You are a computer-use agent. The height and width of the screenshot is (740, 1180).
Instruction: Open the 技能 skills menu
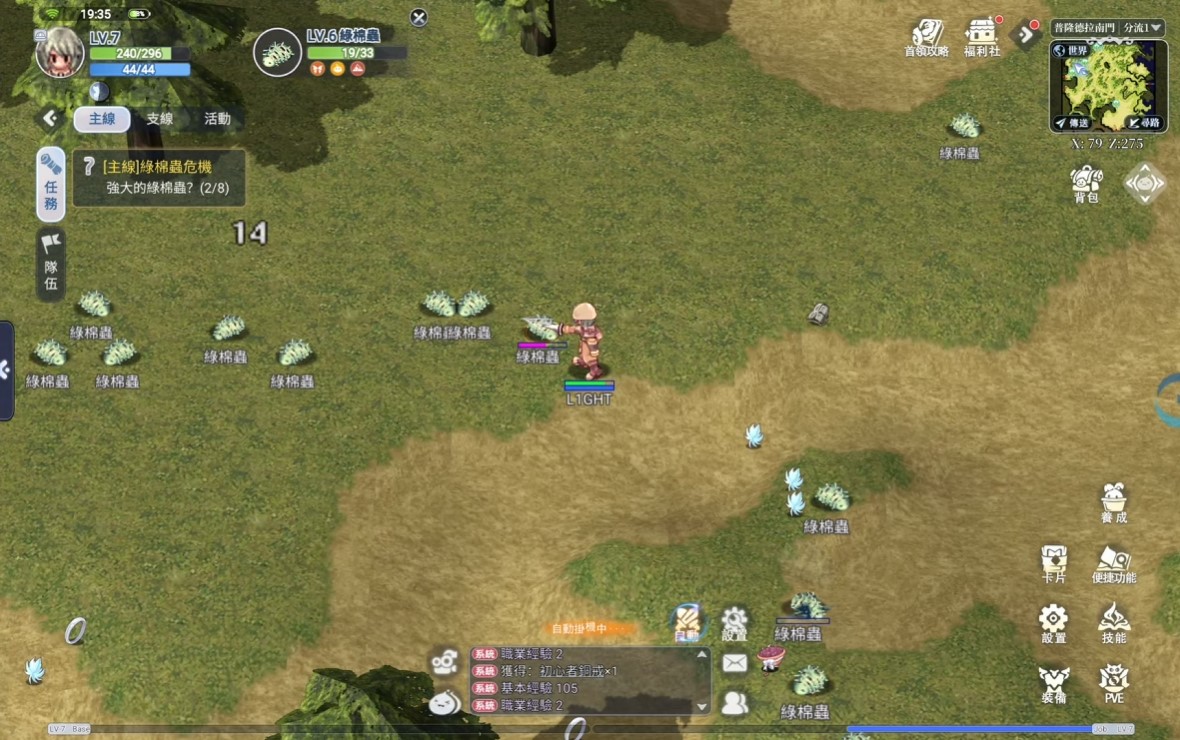pos(1114,623)
